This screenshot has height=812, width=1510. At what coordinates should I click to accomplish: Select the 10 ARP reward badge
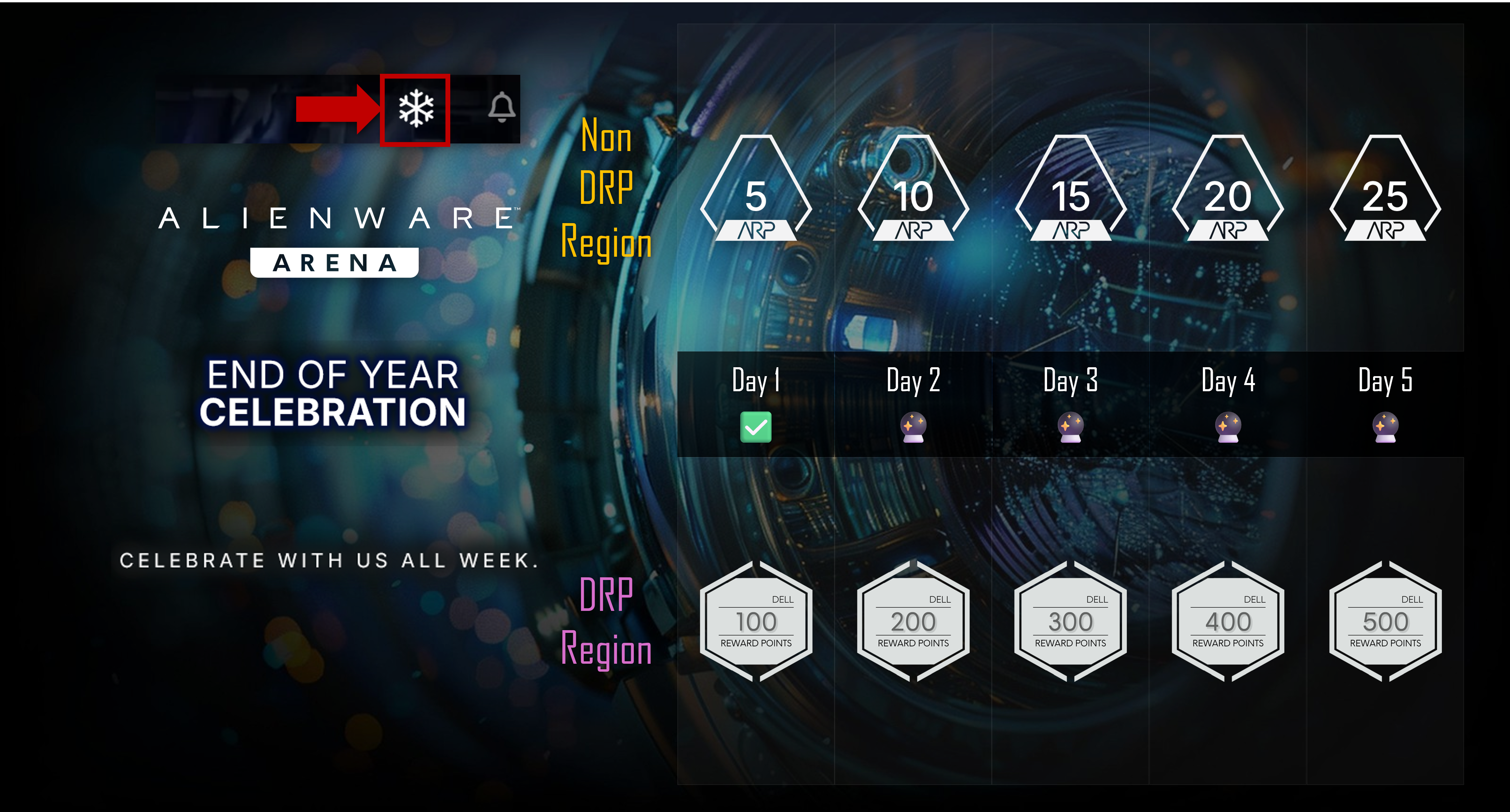pyautogui.click(x=913, y=190)
